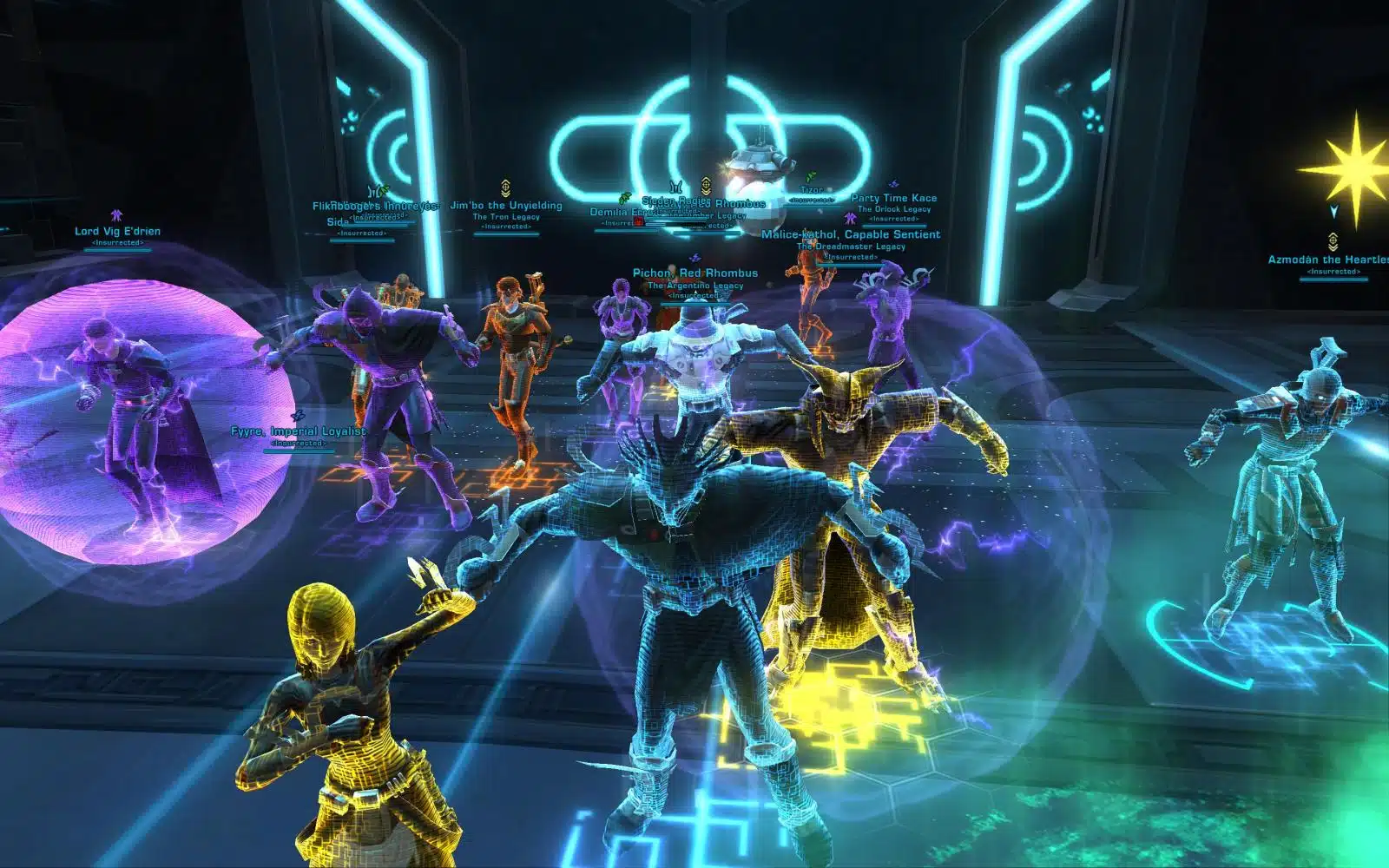Select the Azmodan the Heartless nameplate
1389x868 pixels.
coord(1328,260)
